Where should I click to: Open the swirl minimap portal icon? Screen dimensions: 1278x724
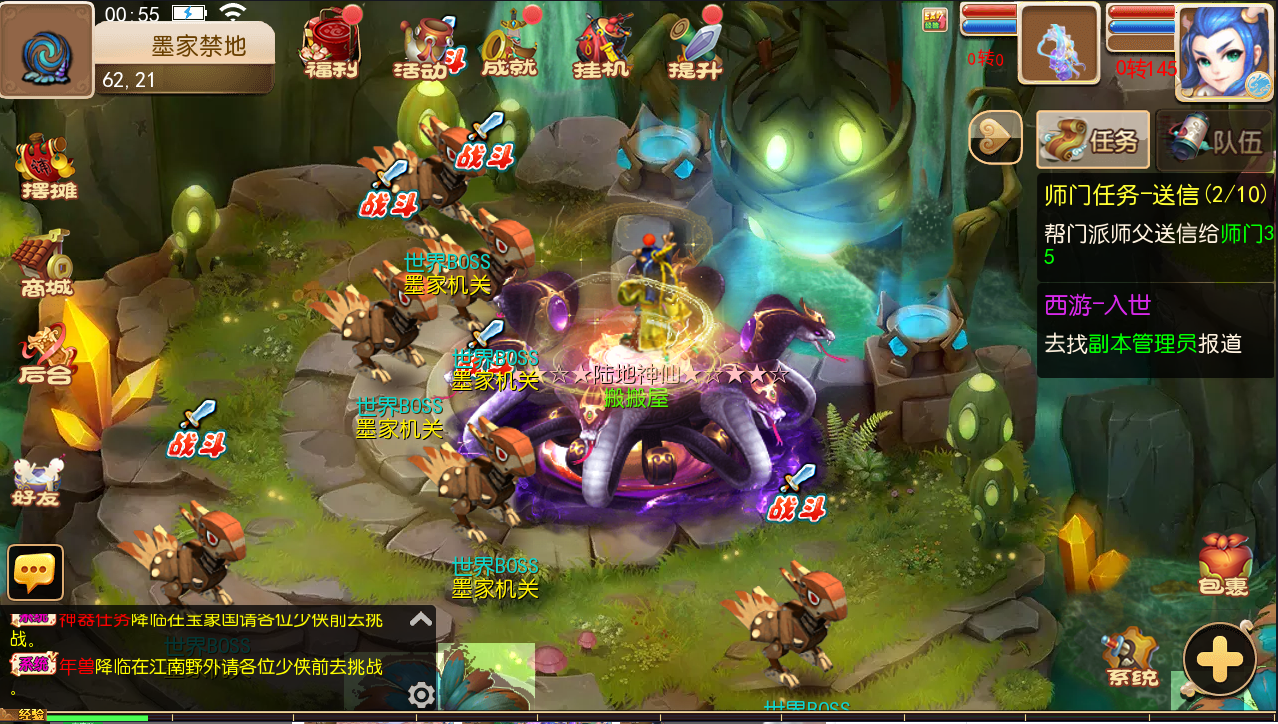[46, 49]
